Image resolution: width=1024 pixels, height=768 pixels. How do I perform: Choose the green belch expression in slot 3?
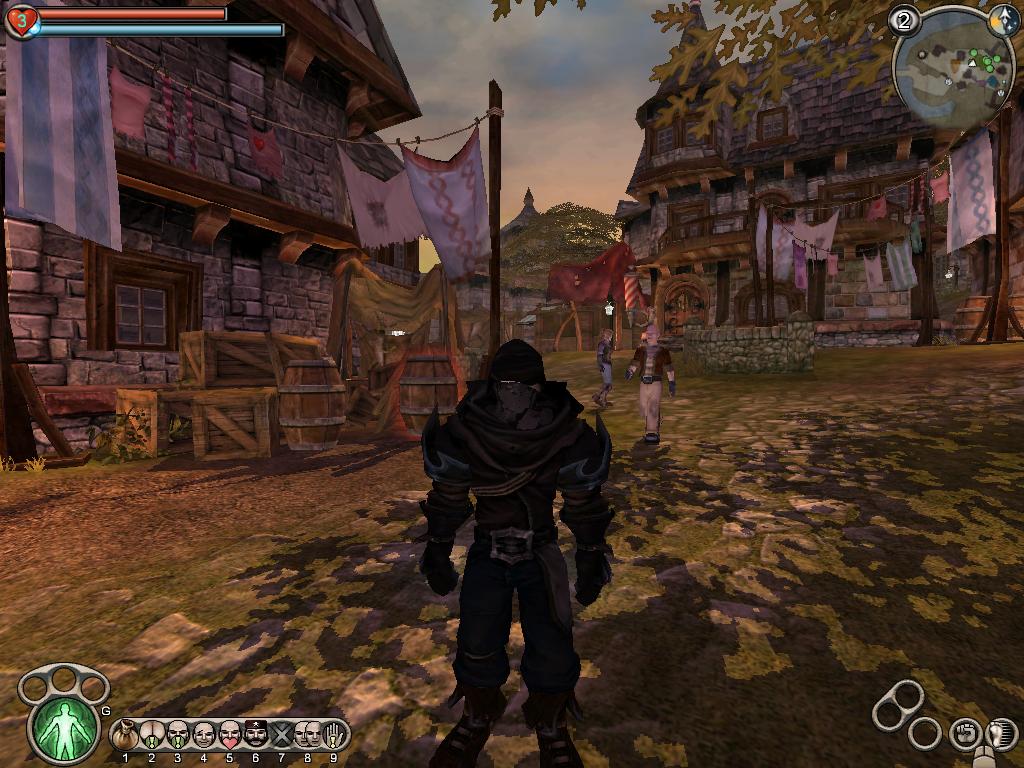[177, 736]
